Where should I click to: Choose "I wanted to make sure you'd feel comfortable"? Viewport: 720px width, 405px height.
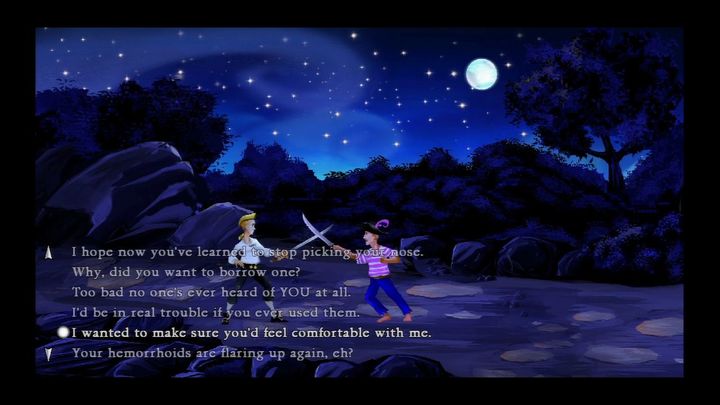pyautogui.click(x=251, y=332)
